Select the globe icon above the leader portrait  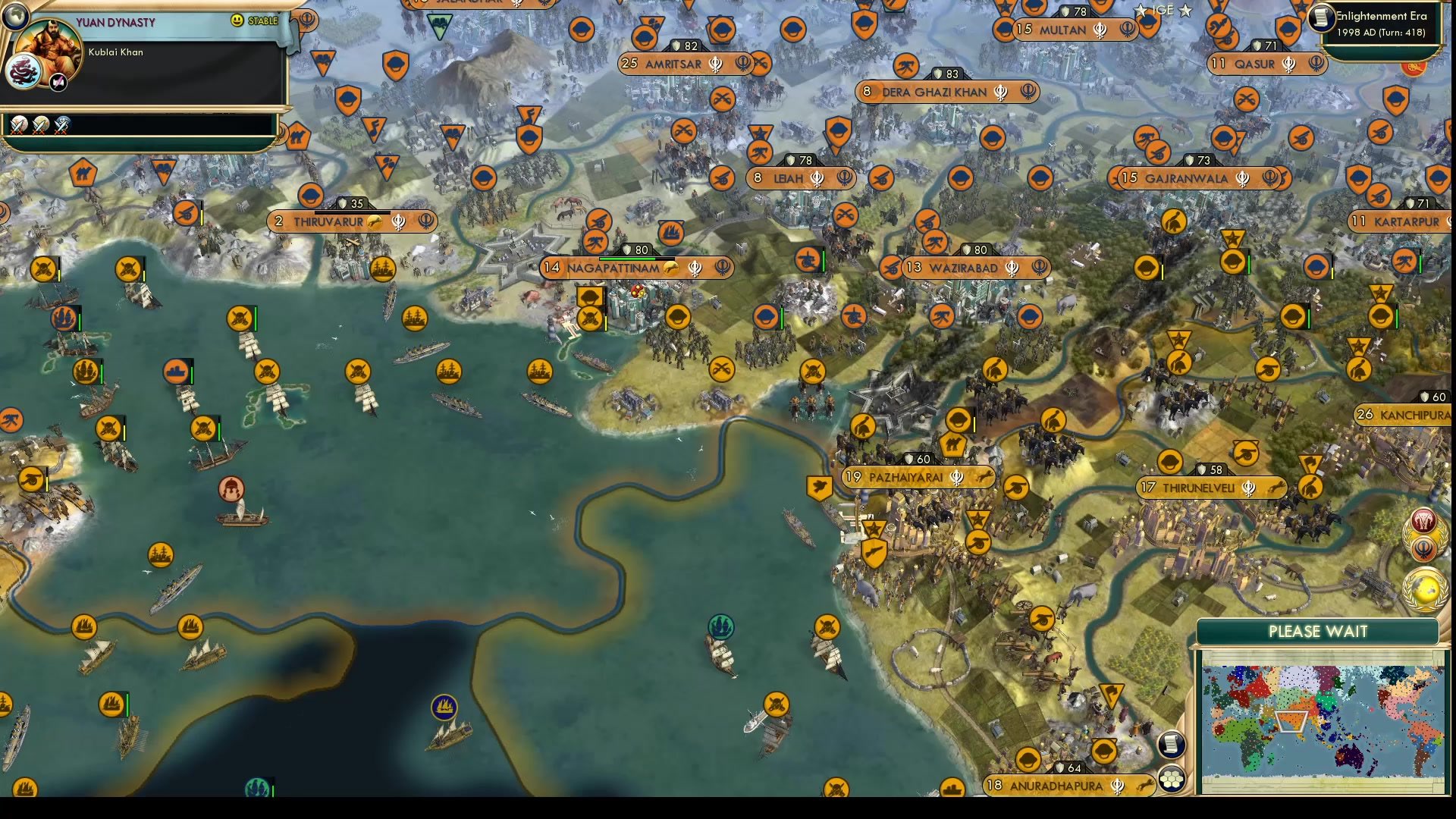click(15, 16)
